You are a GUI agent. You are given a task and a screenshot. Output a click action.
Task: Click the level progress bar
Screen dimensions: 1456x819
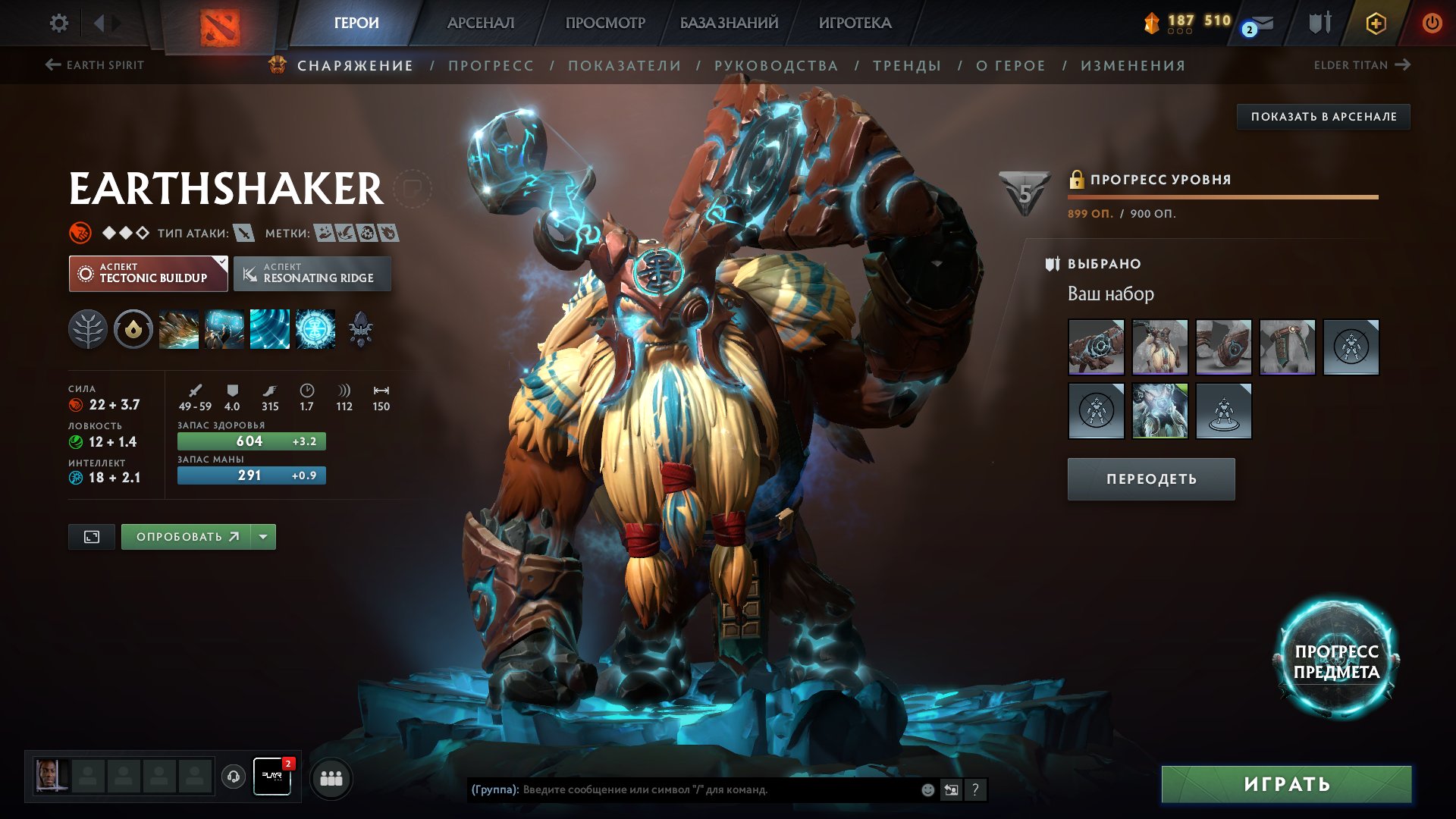click(1221, 197)
